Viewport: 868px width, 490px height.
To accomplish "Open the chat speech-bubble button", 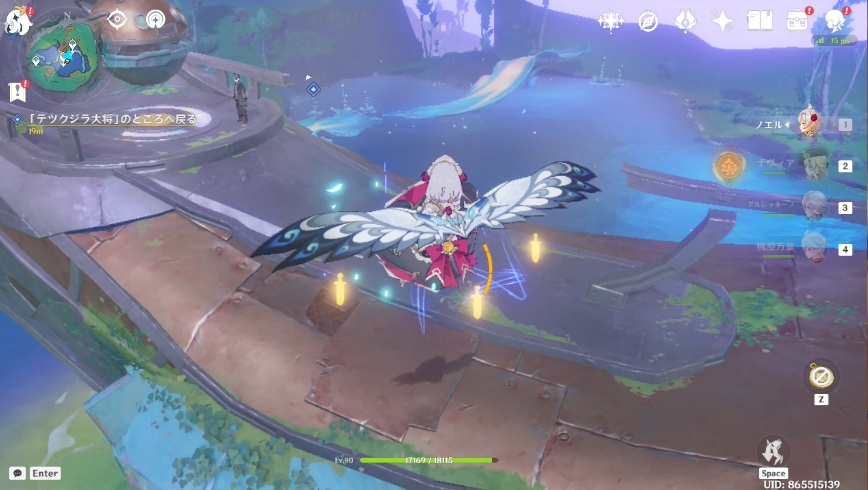I will click(x=17, y=473).
